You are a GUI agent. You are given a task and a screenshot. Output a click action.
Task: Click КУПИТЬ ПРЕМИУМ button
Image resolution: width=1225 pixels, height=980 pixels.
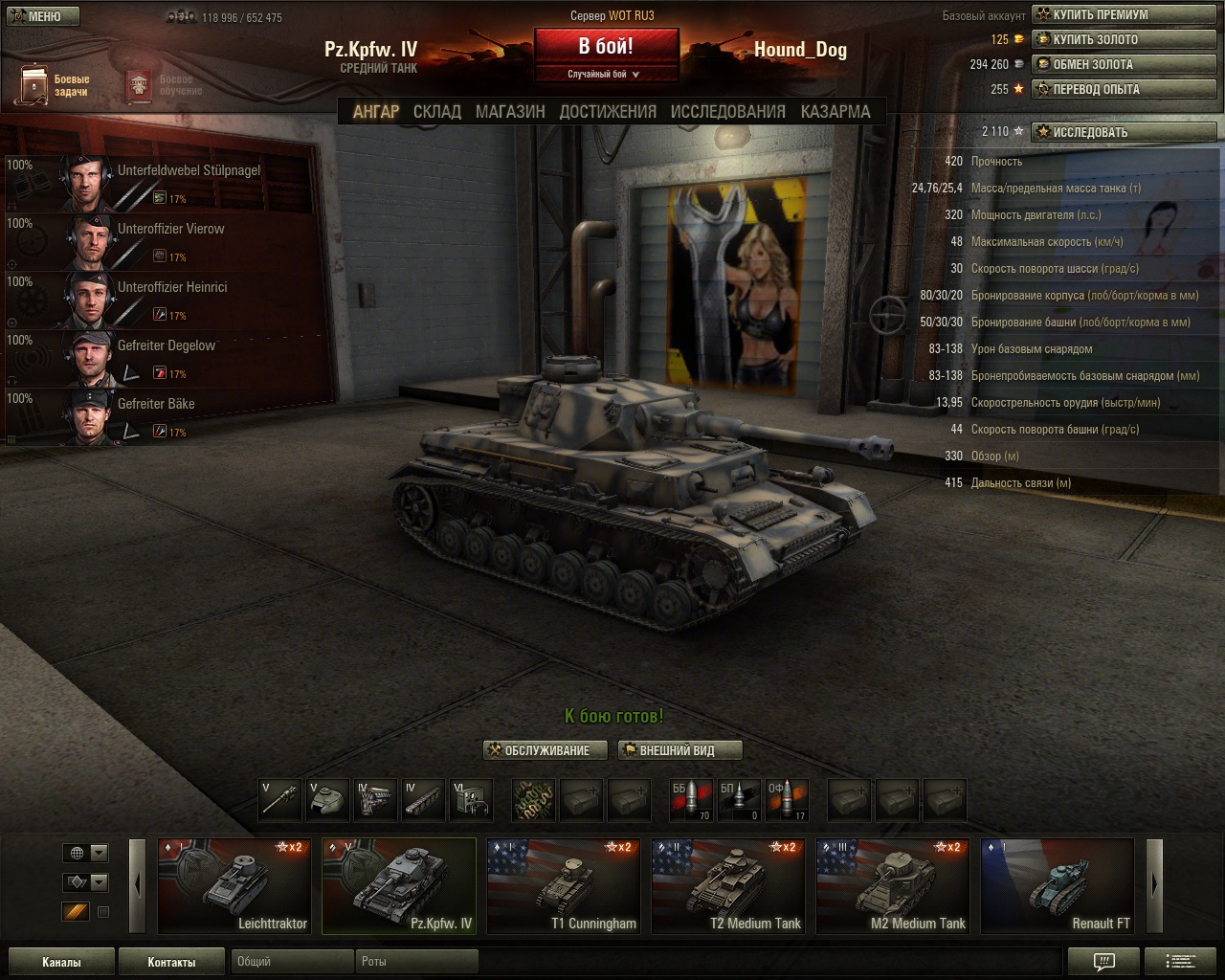point(1124,15)
